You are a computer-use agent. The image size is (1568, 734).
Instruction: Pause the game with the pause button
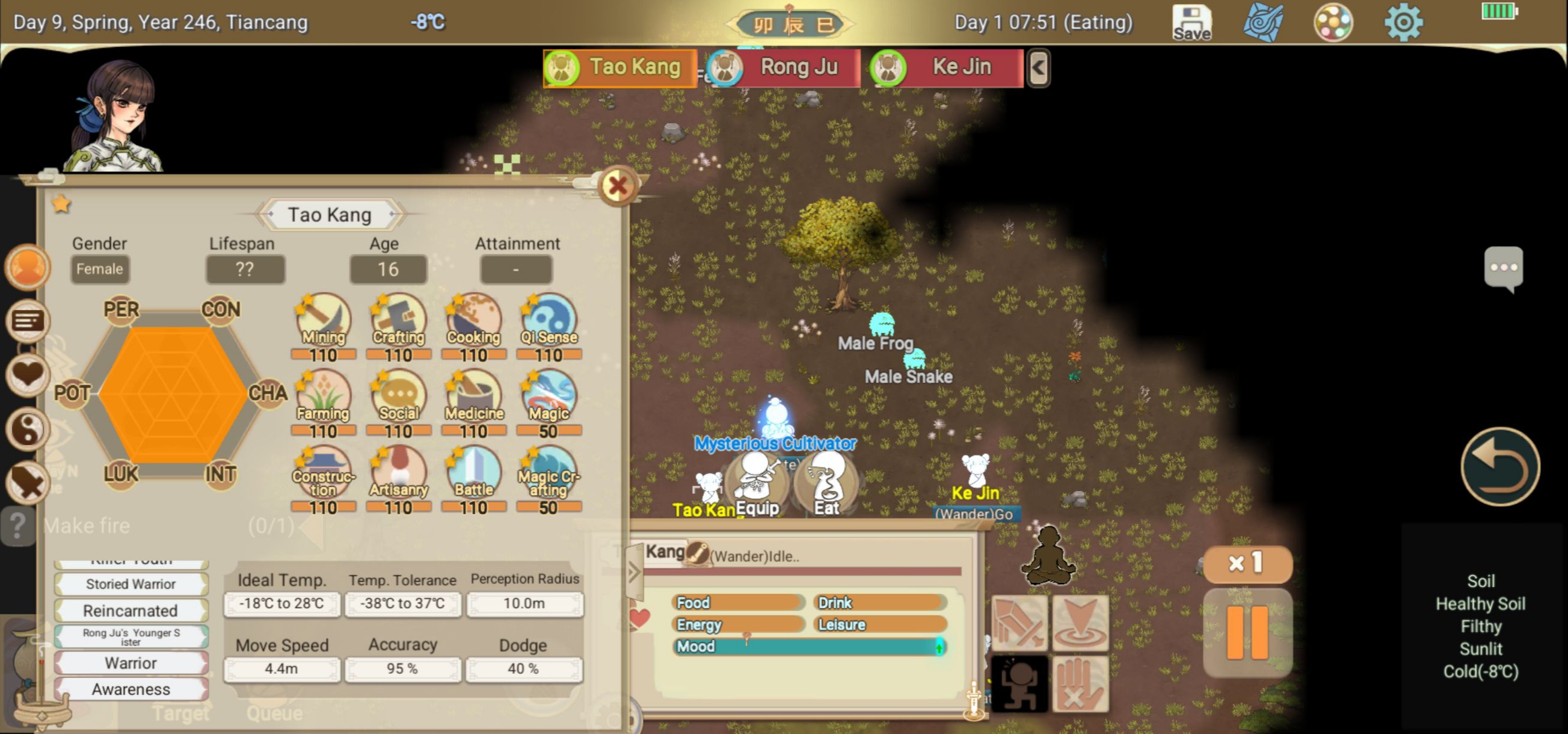tap(1247, 632)
